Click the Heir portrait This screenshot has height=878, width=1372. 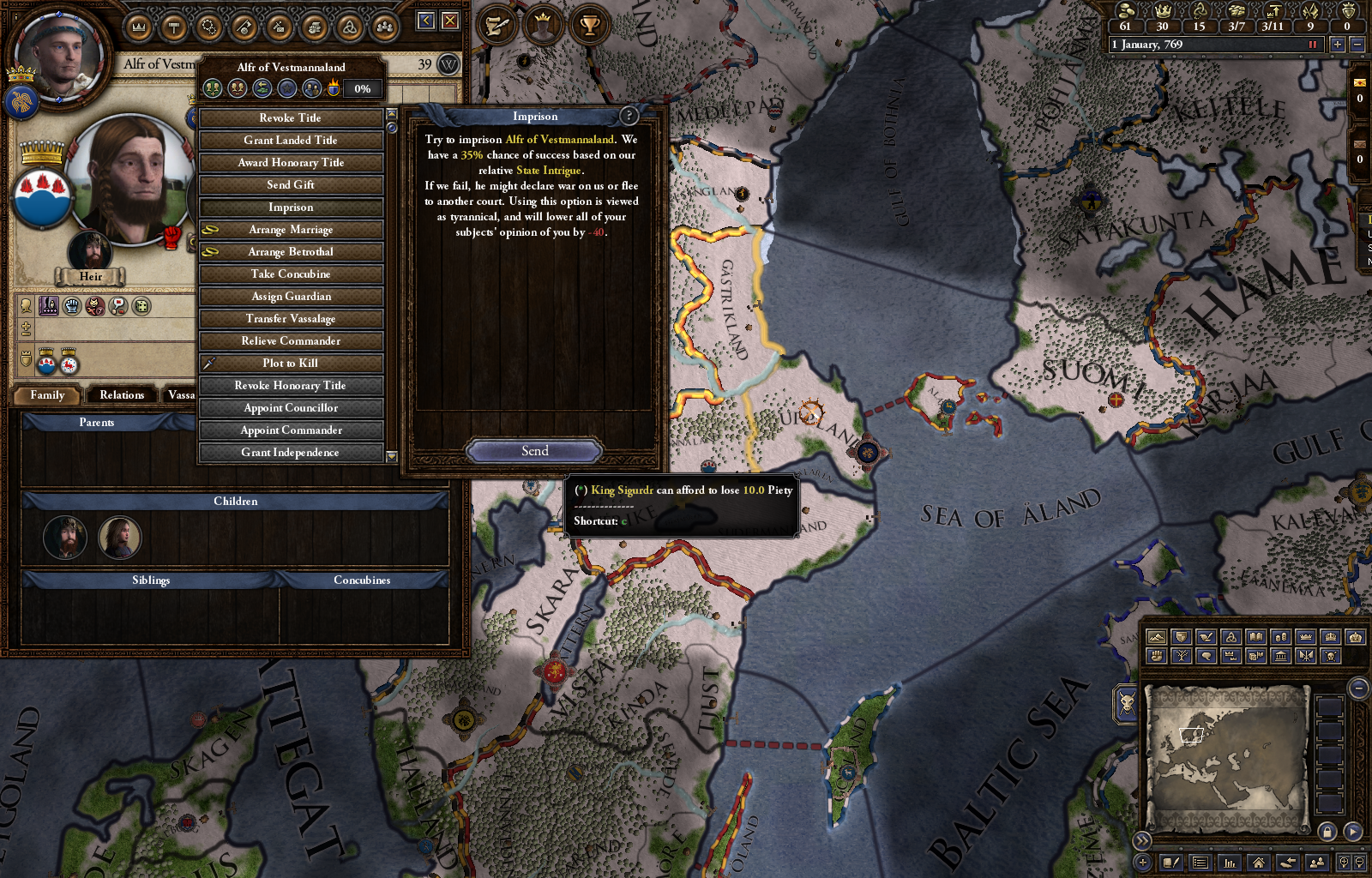90,251
